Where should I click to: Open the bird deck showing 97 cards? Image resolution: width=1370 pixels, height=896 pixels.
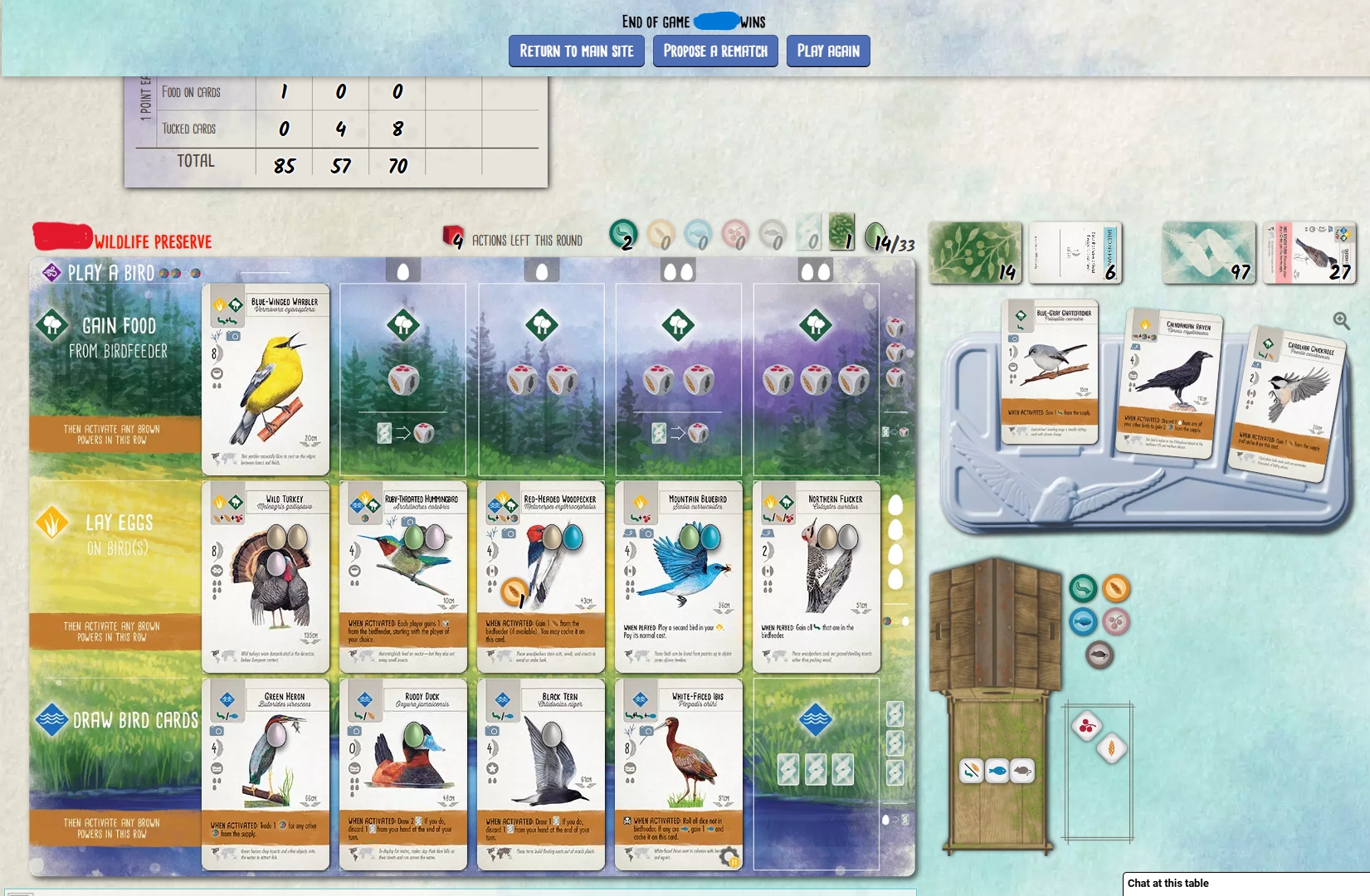point(1208,253)
